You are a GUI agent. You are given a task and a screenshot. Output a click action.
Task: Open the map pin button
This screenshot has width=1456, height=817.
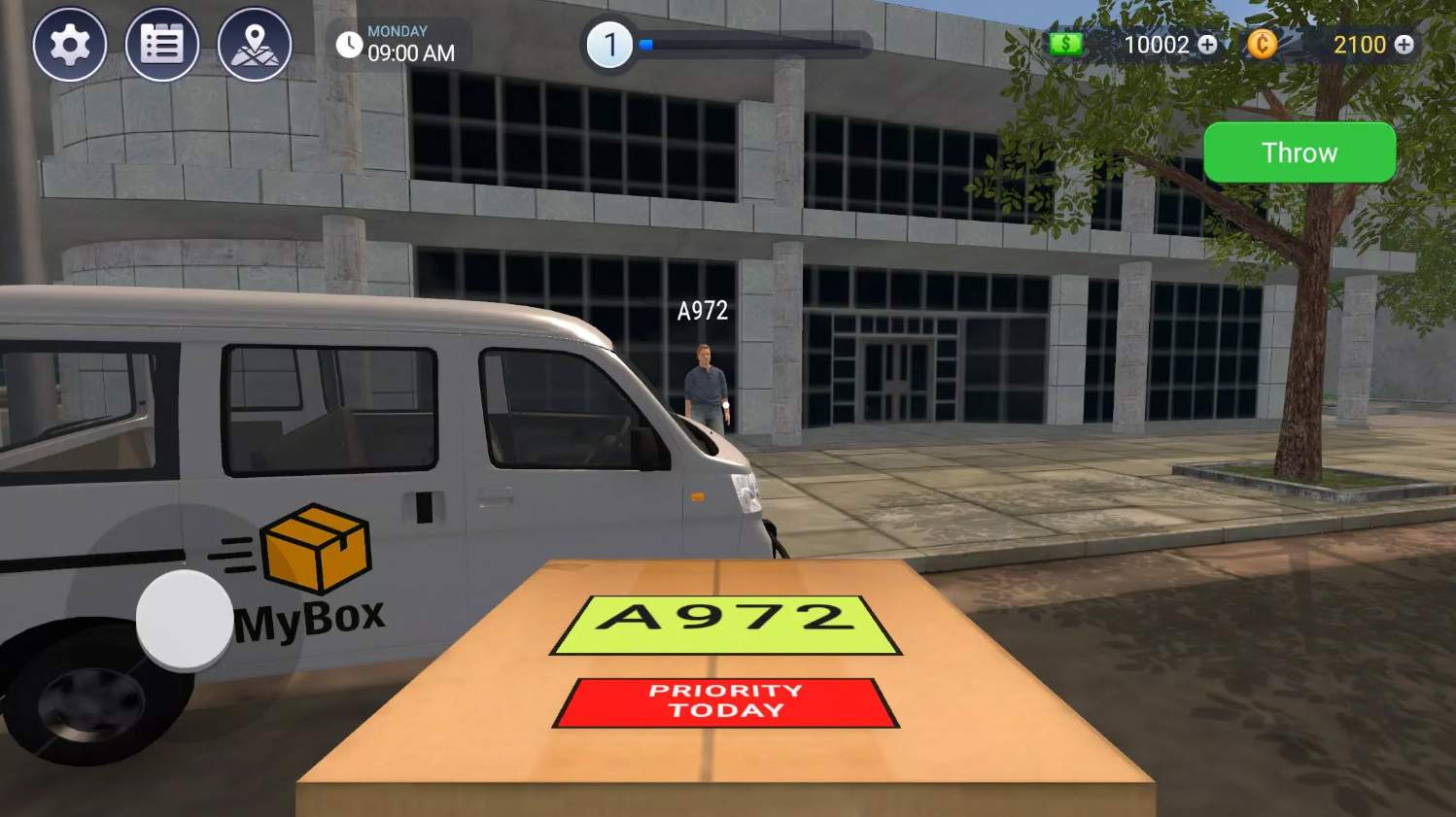pos(255,45)
